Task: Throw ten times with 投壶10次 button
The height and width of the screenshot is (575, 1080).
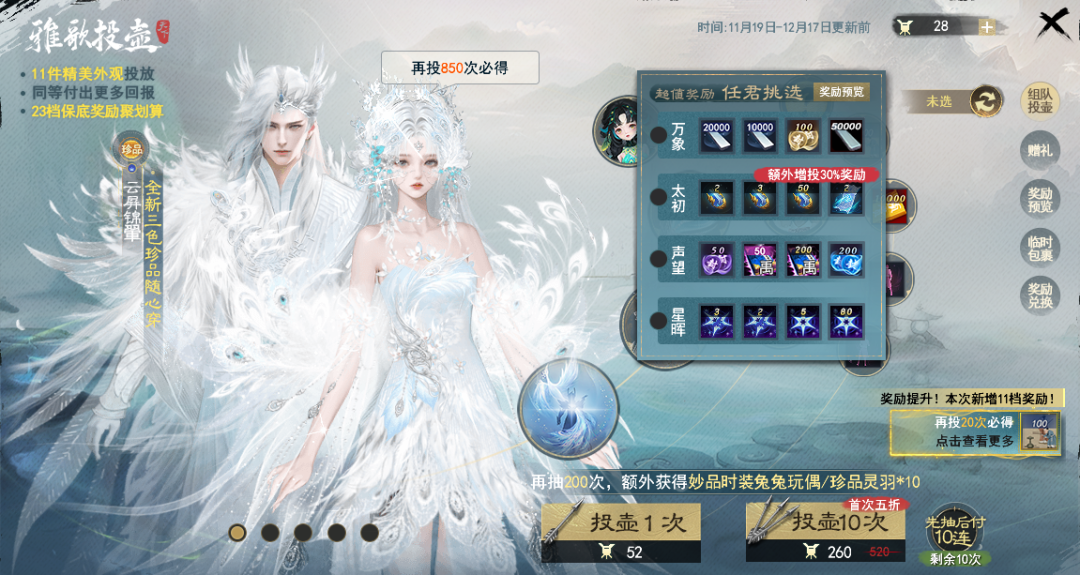Action: 824,534
